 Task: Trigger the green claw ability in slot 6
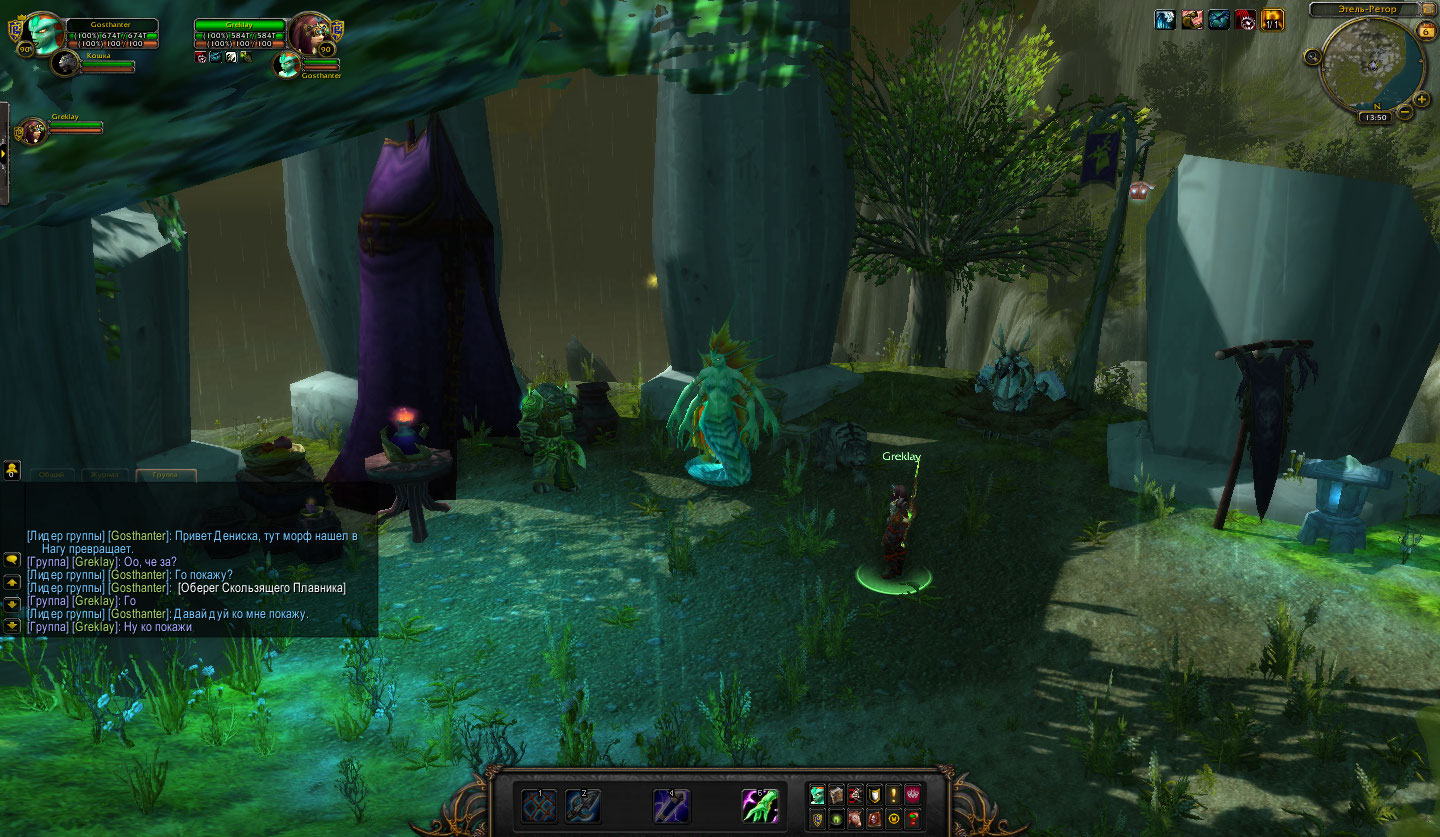click(759, 805)
